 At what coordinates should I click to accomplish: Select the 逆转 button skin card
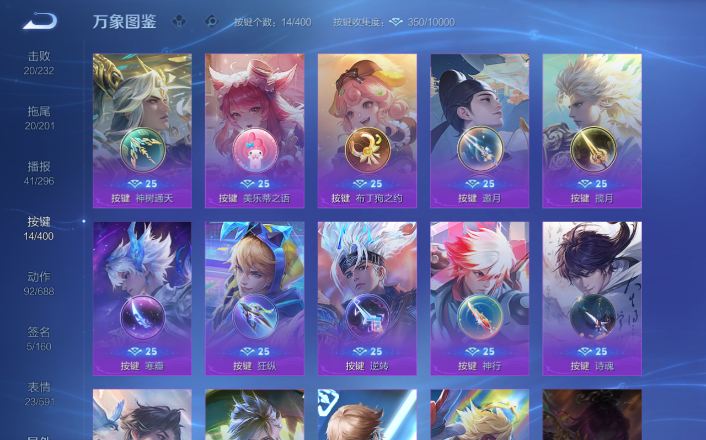click(x=367, y=298)
